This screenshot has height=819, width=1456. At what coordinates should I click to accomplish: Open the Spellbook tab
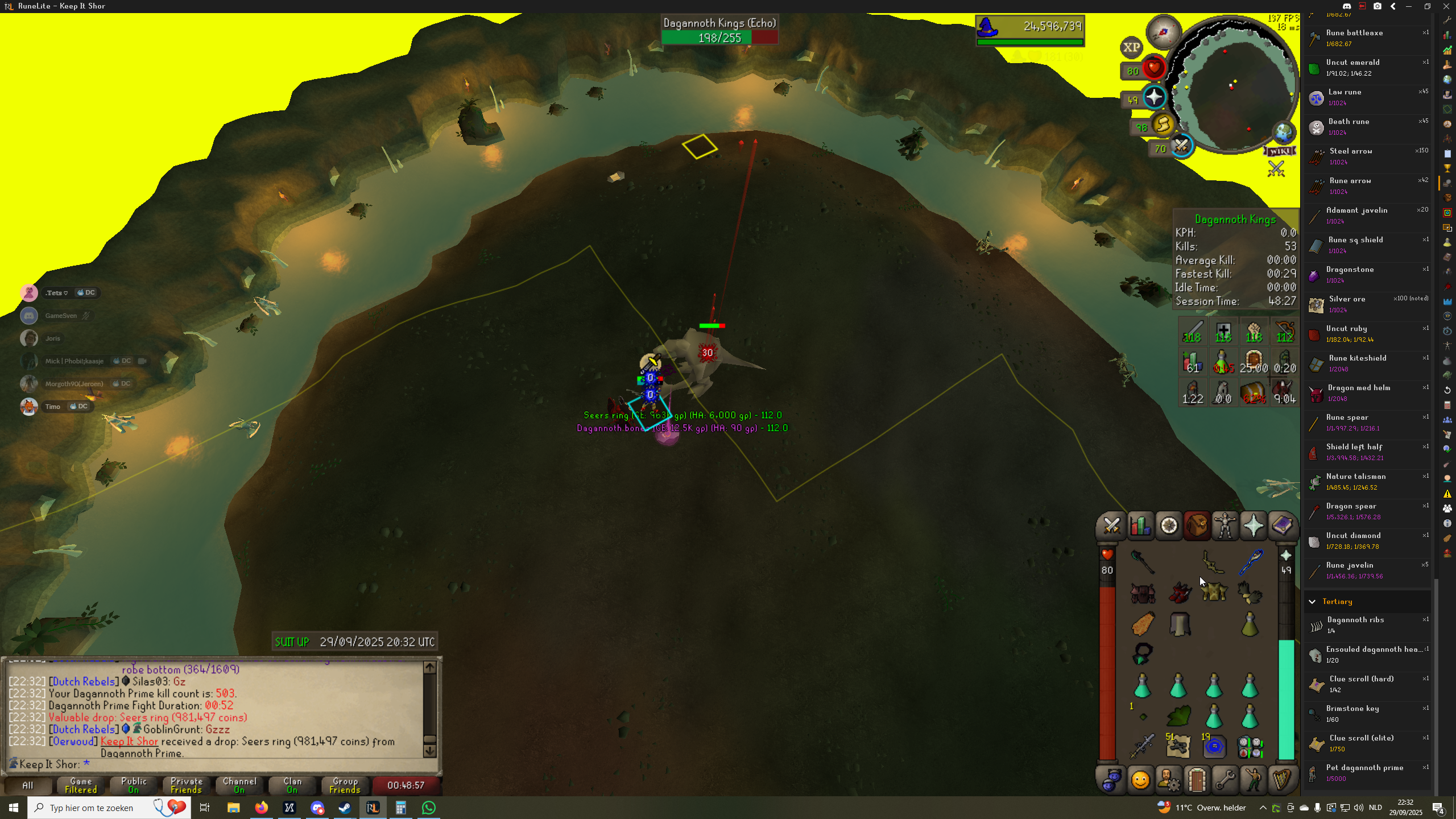[1282, 526]
